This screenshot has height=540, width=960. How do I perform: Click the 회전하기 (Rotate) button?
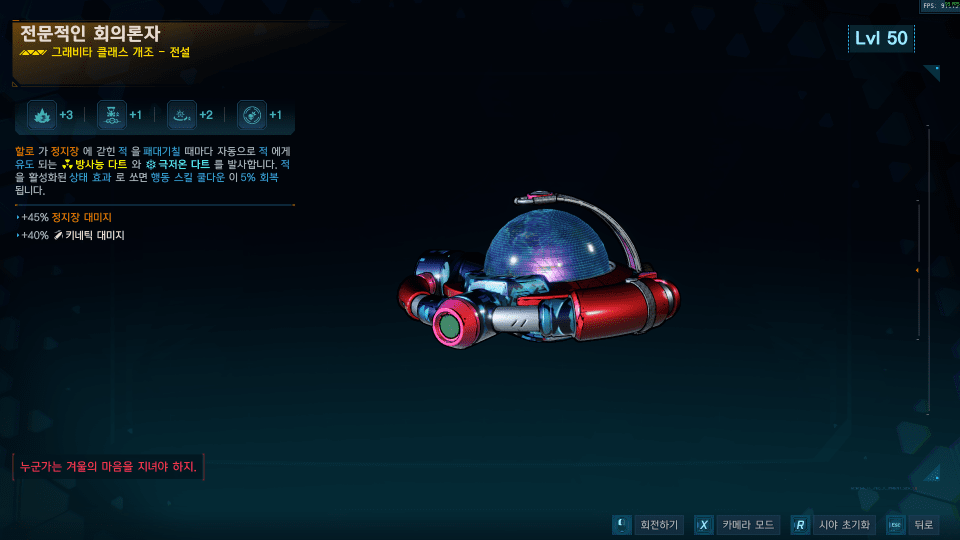point(648,525)
